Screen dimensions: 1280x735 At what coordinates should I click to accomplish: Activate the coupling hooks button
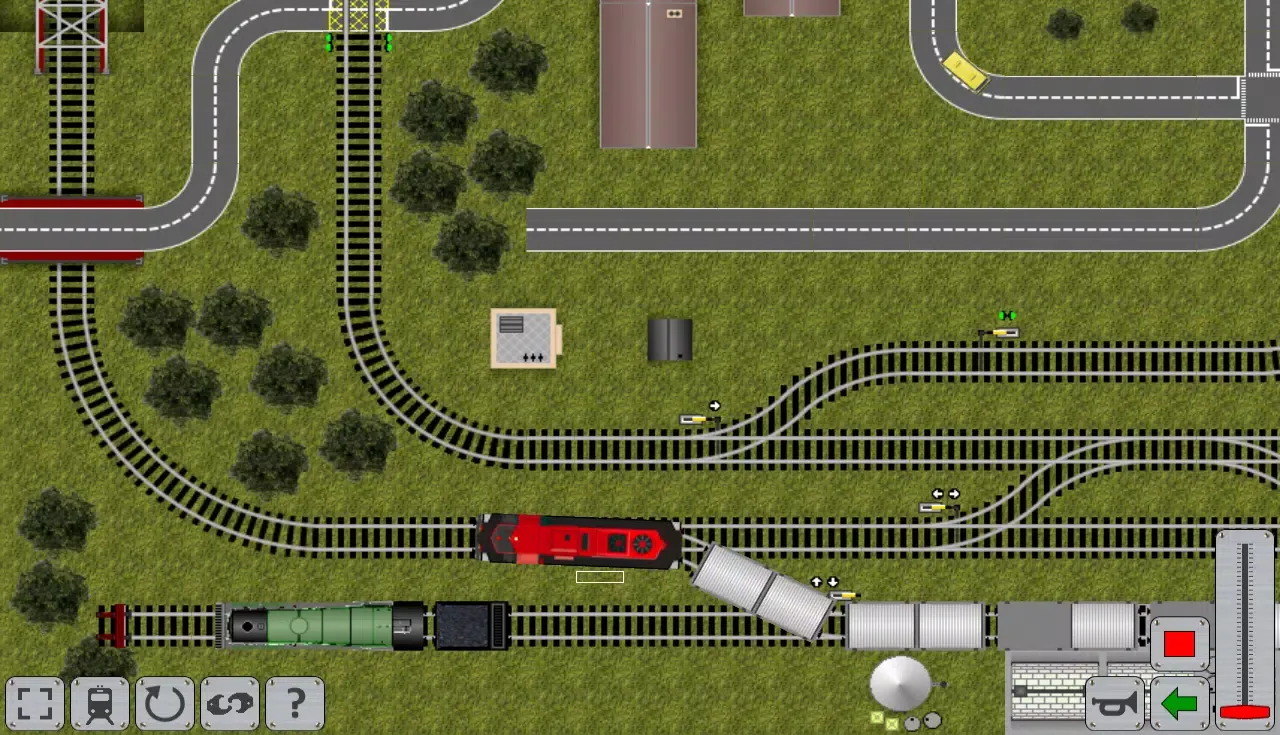pyautogui.click(x=230, y=704)
